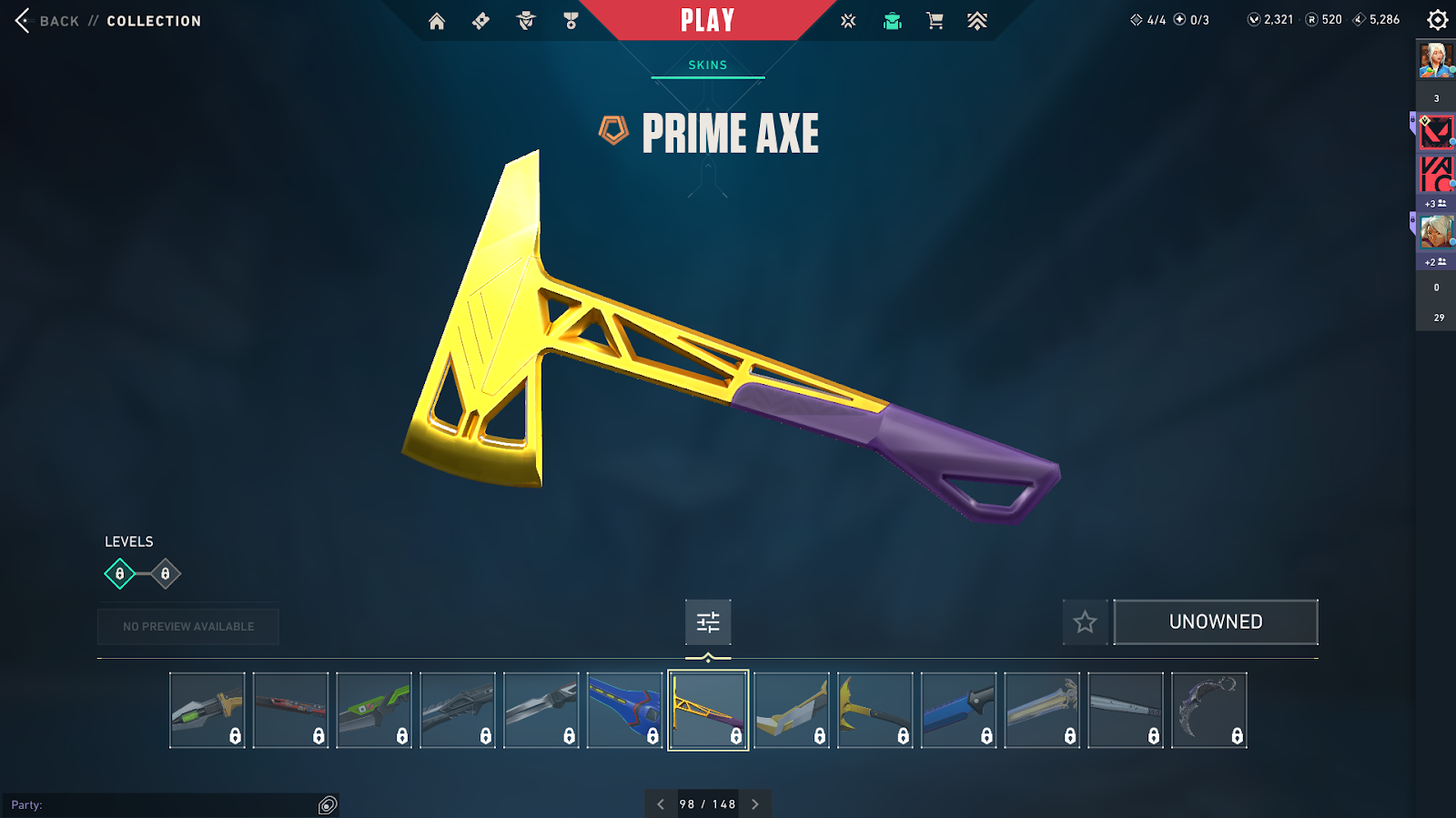Screen dimensions: 1456x818
Task: Open the medal Career tab
Action: click(571, 21)
